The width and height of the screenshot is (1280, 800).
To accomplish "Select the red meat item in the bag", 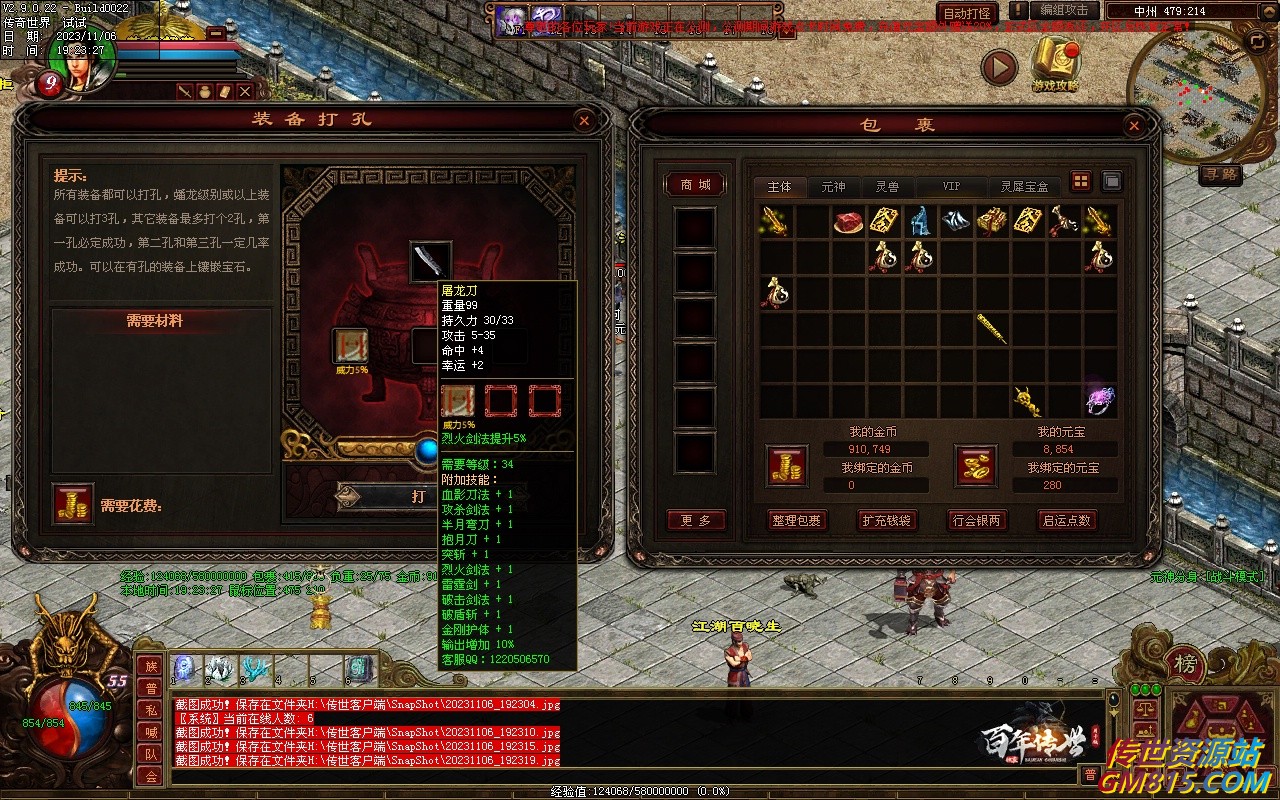I will coord(849,222).
